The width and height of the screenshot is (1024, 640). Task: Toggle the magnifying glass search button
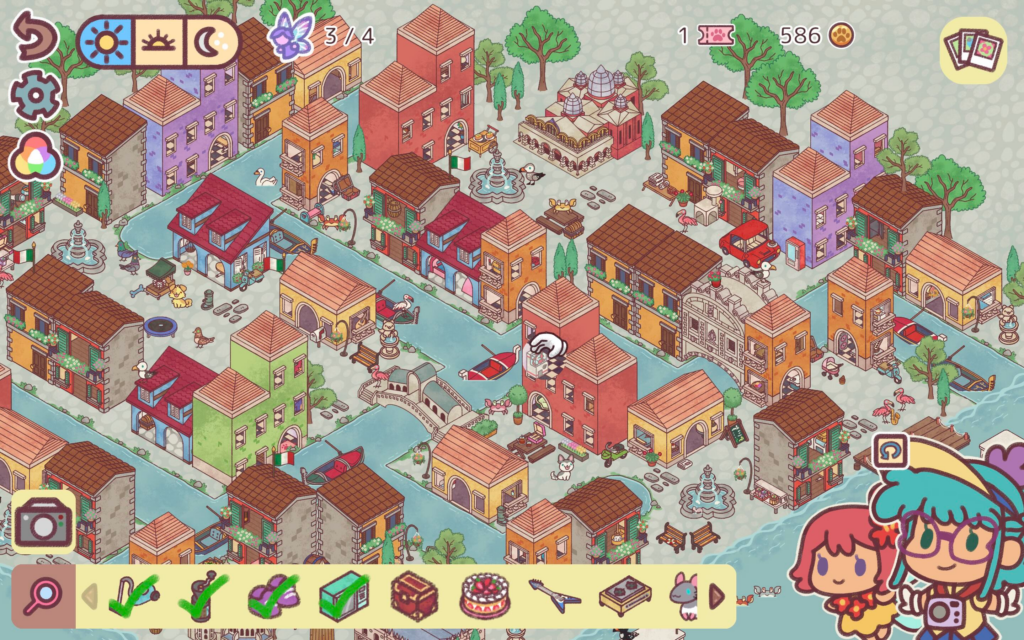[x=42, y=597]
